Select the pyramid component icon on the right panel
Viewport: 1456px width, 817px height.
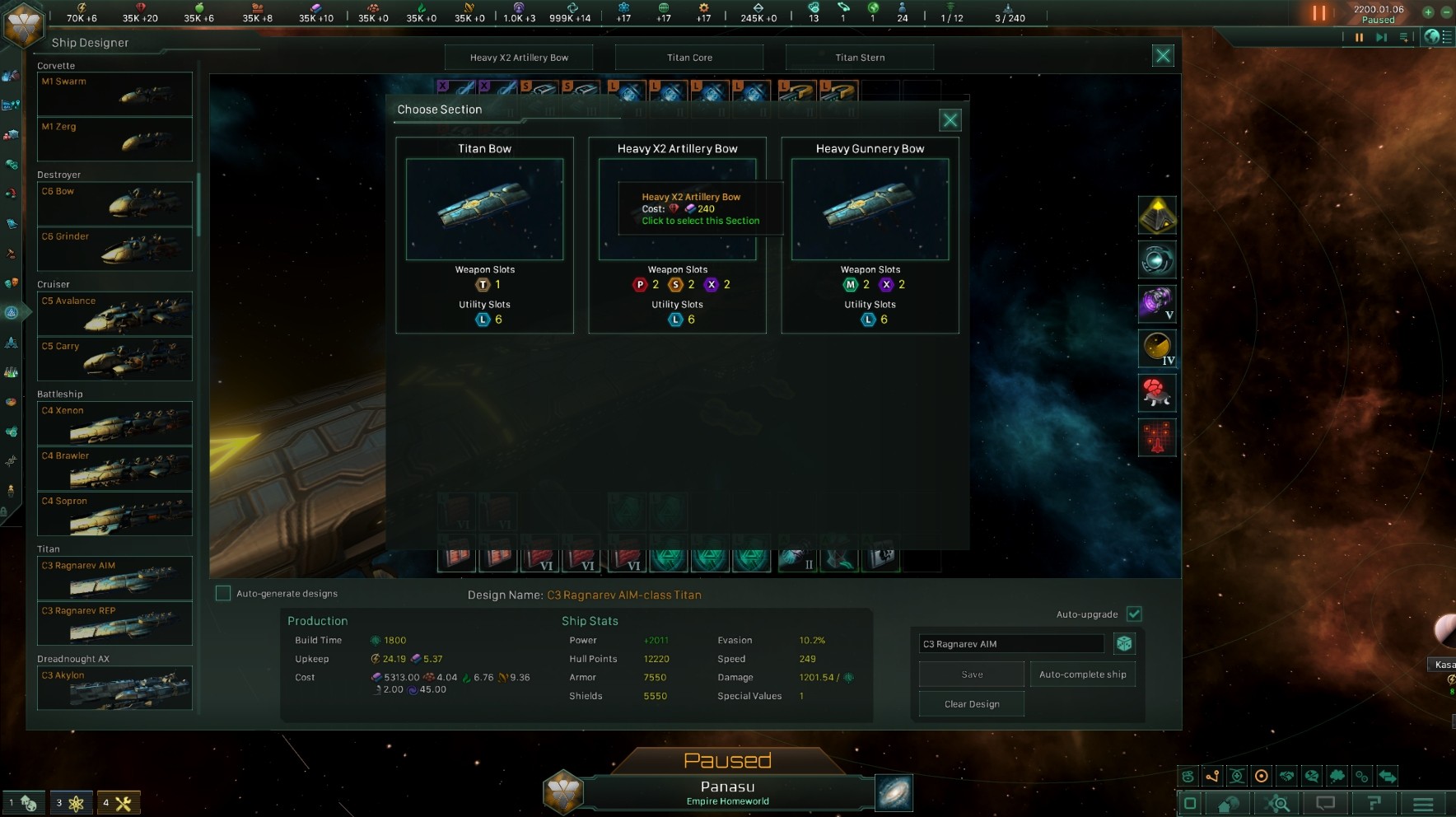(x=1157, y=215)
